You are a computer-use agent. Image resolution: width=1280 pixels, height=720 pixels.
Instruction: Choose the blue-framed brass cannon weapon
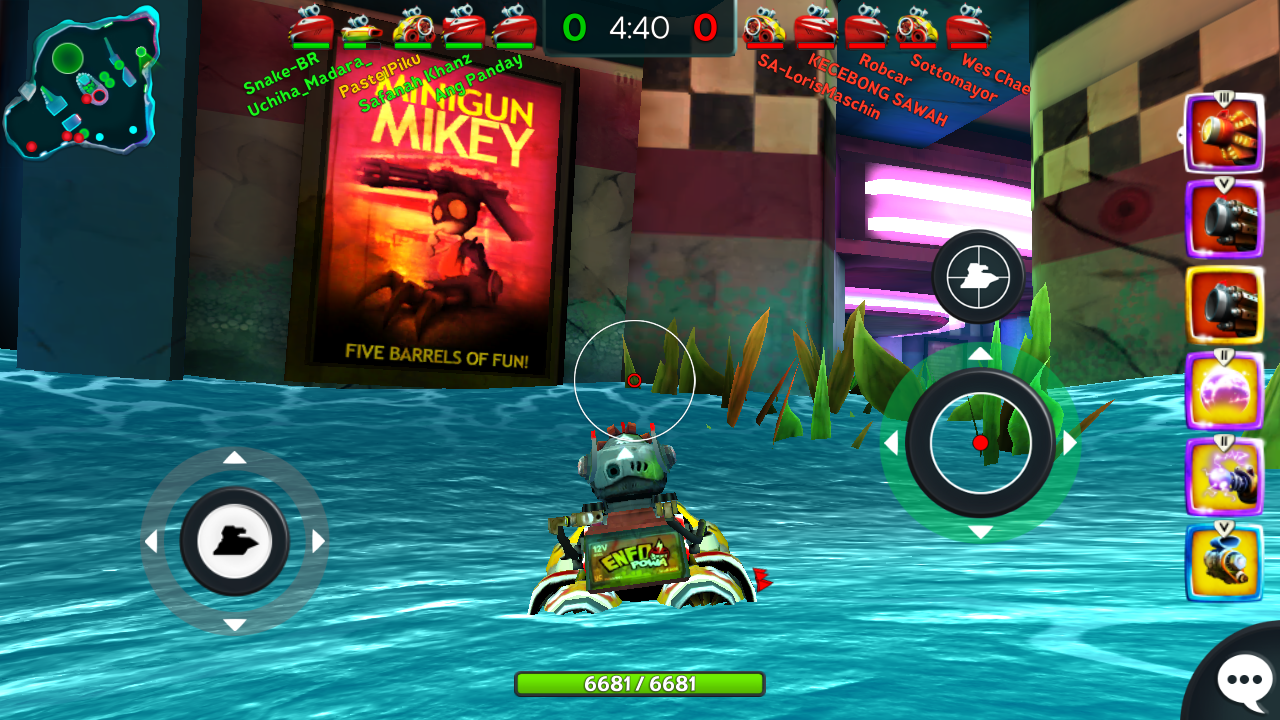[1224, 563]
